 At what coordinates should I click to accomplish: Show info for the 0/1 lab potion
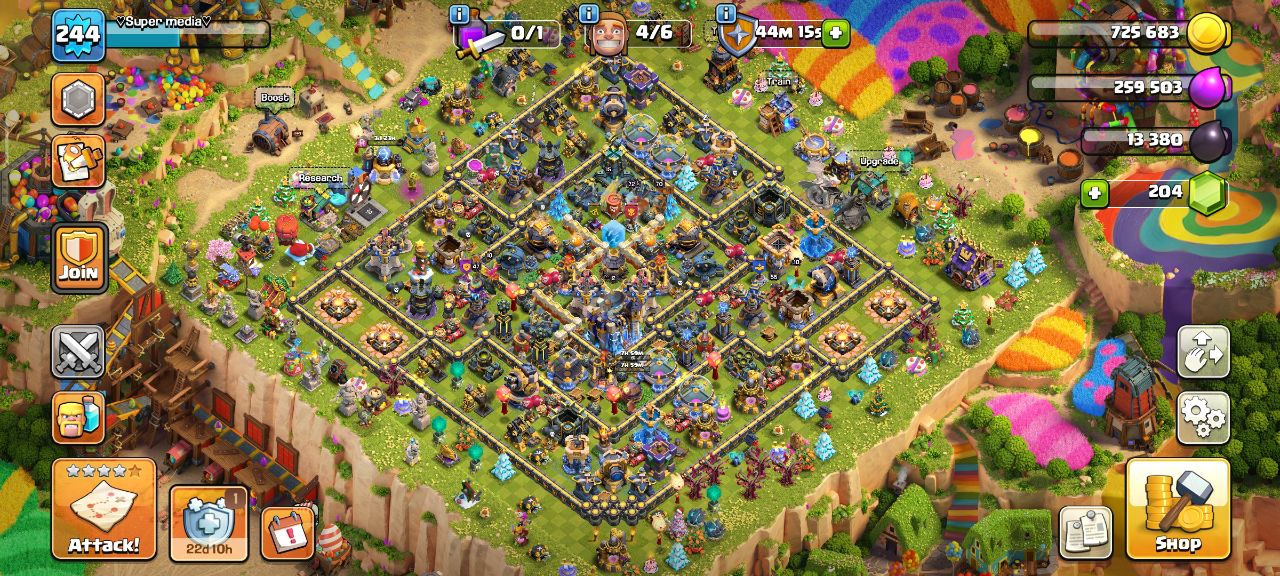click(x=460, y=14)
